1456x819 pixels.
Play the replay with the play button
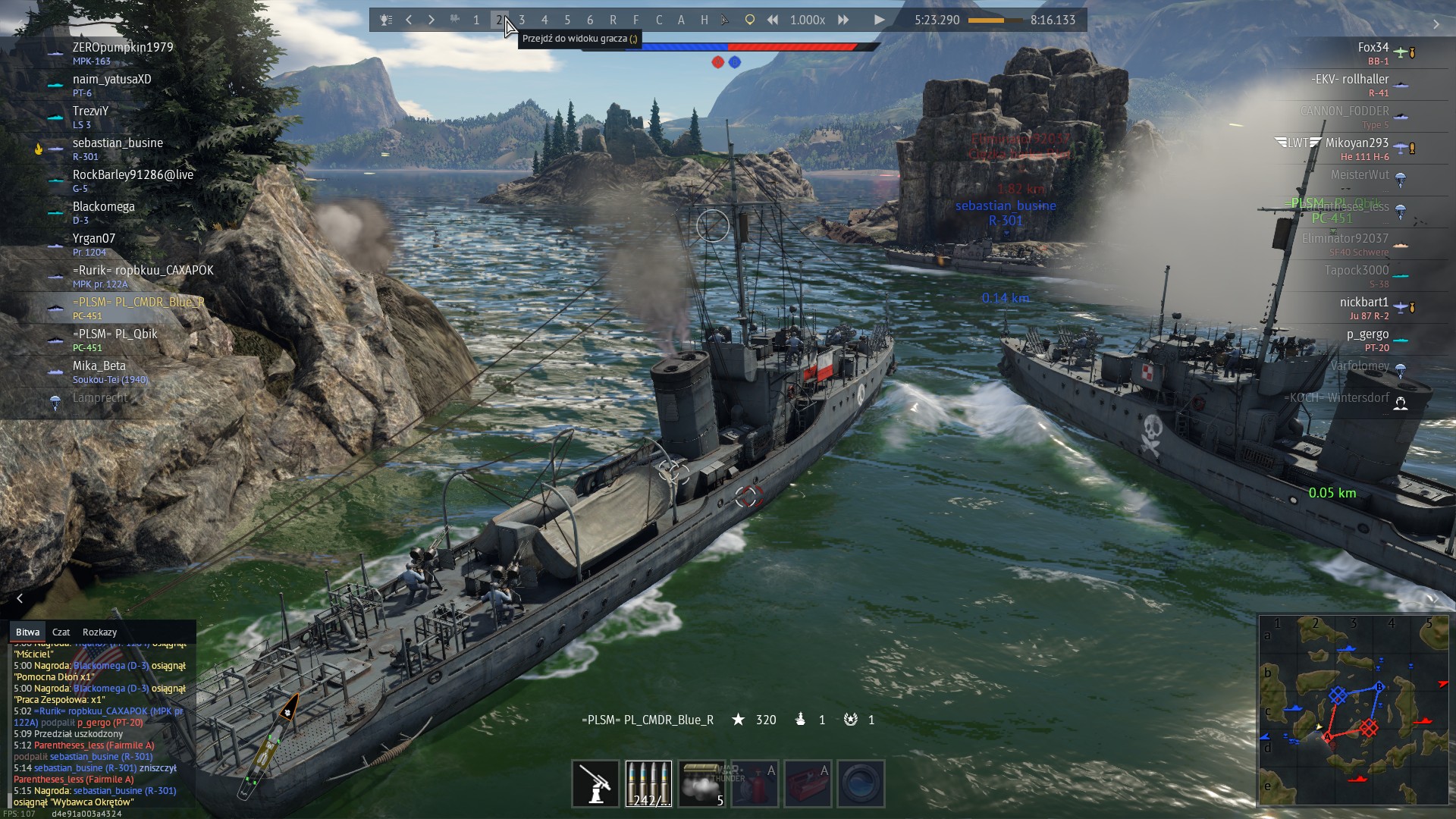point(879,20)
